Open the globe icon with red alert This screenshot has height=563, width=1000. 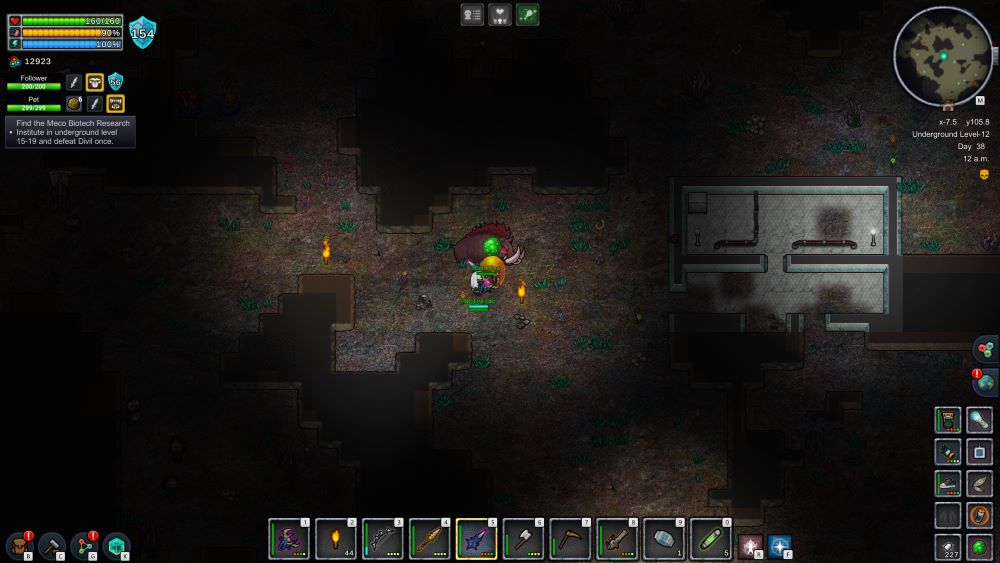(985, 382)
